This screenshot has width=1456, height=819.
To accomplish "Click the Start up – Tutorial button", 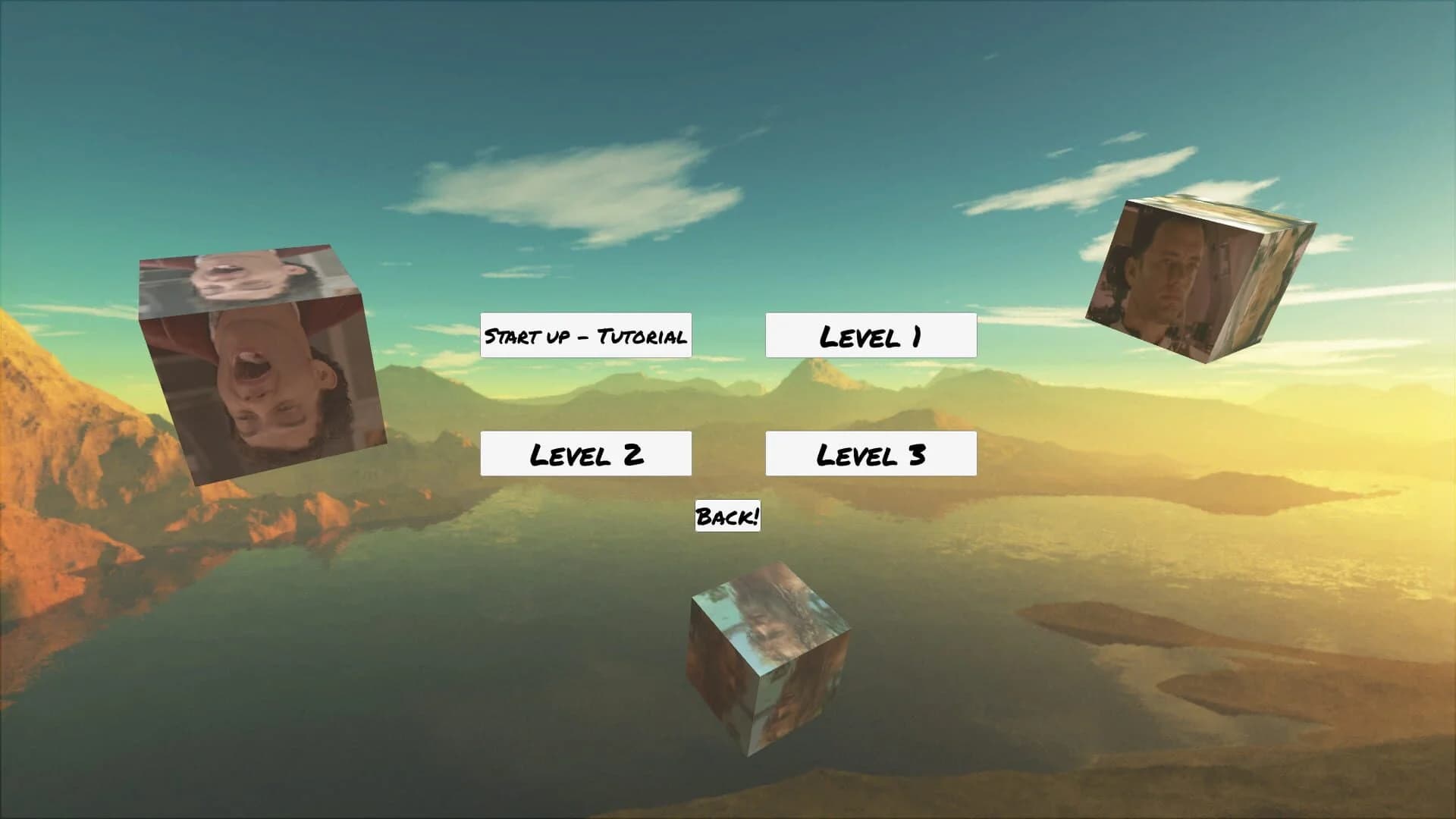I will [x=585, y=334].
